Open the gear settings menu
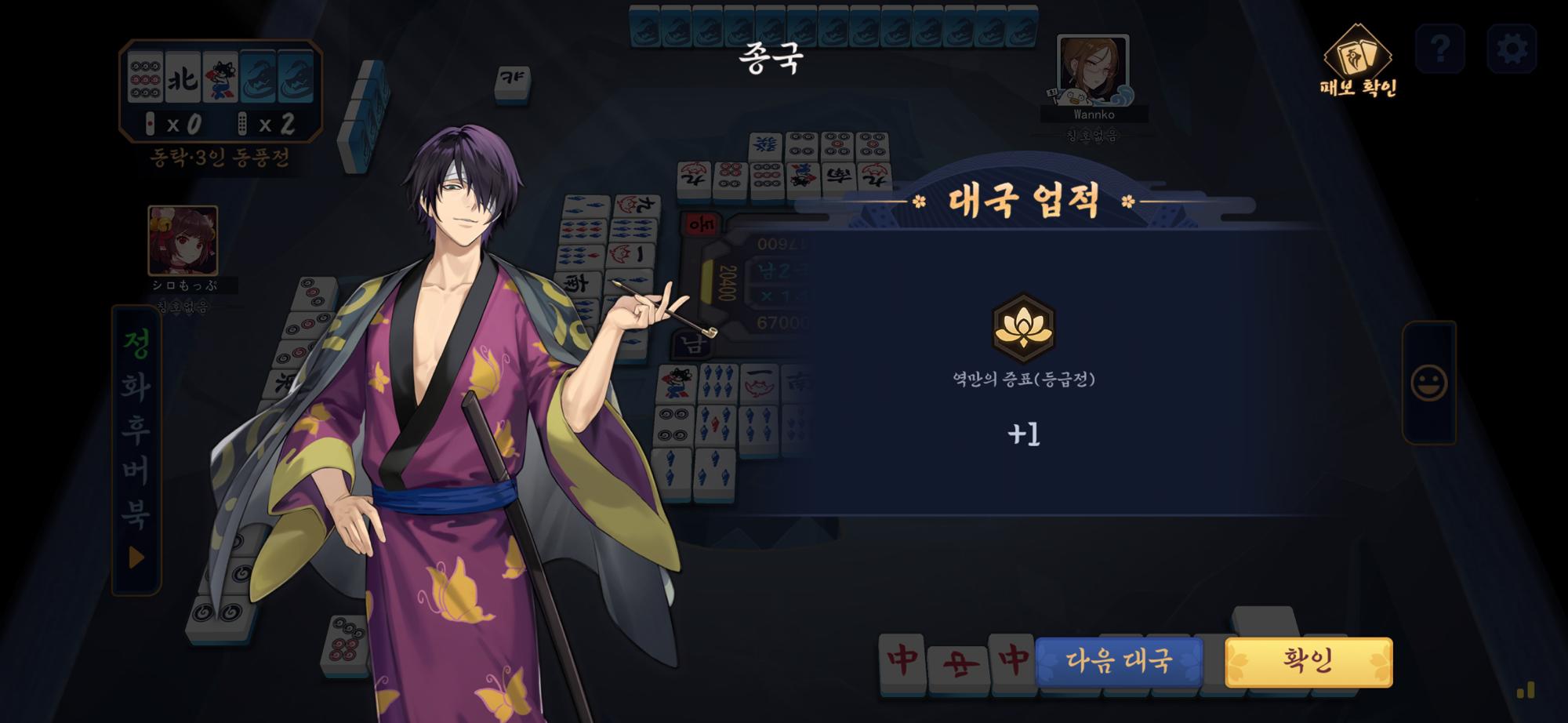 pyautogui.click(x=1512, y=49)
